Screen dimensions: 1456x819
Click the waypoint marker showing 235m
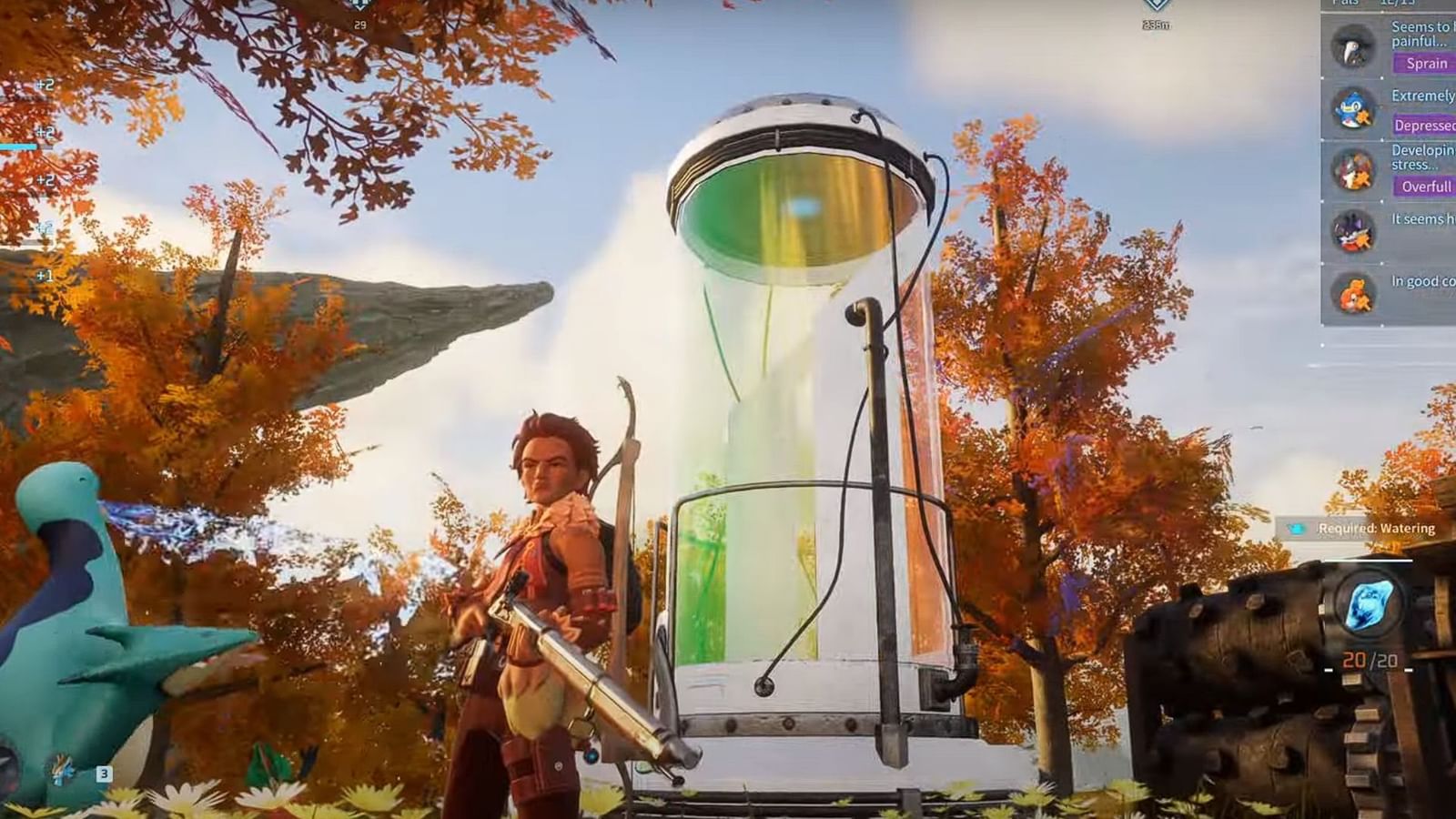(x=1158, y=11)
